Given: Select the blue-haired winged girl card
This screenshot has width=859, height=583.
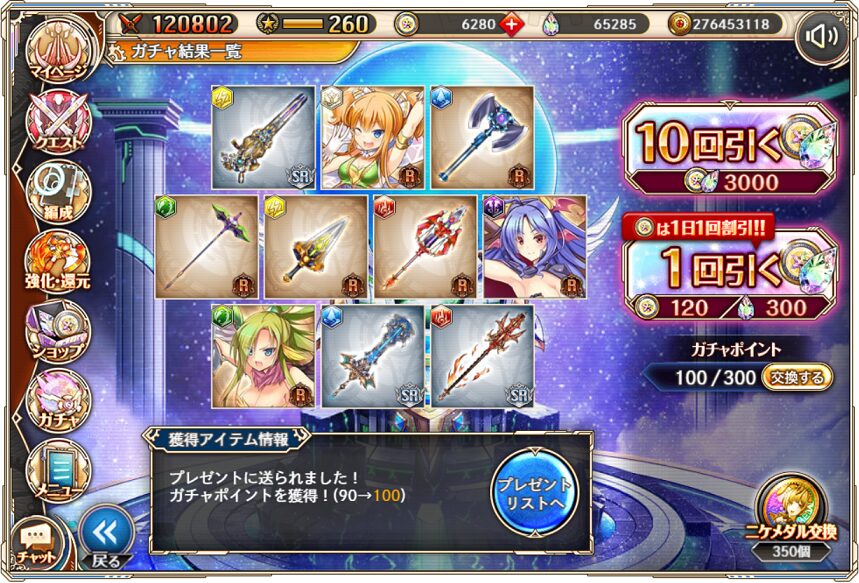Looking at the screenshot, I should point(534,246).
